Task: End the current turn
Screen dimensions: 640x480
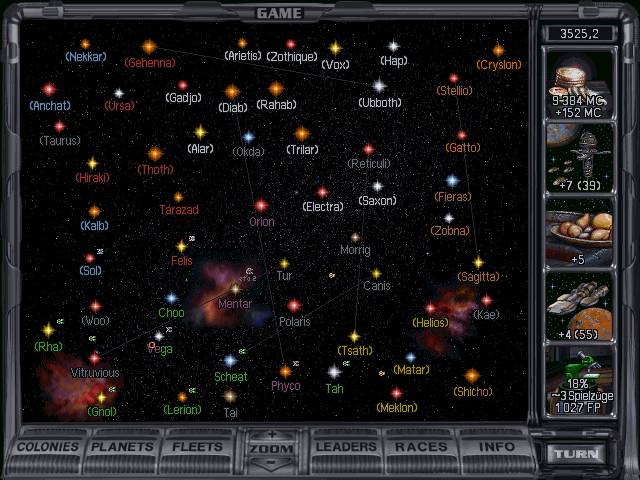Action: [579, 454]
